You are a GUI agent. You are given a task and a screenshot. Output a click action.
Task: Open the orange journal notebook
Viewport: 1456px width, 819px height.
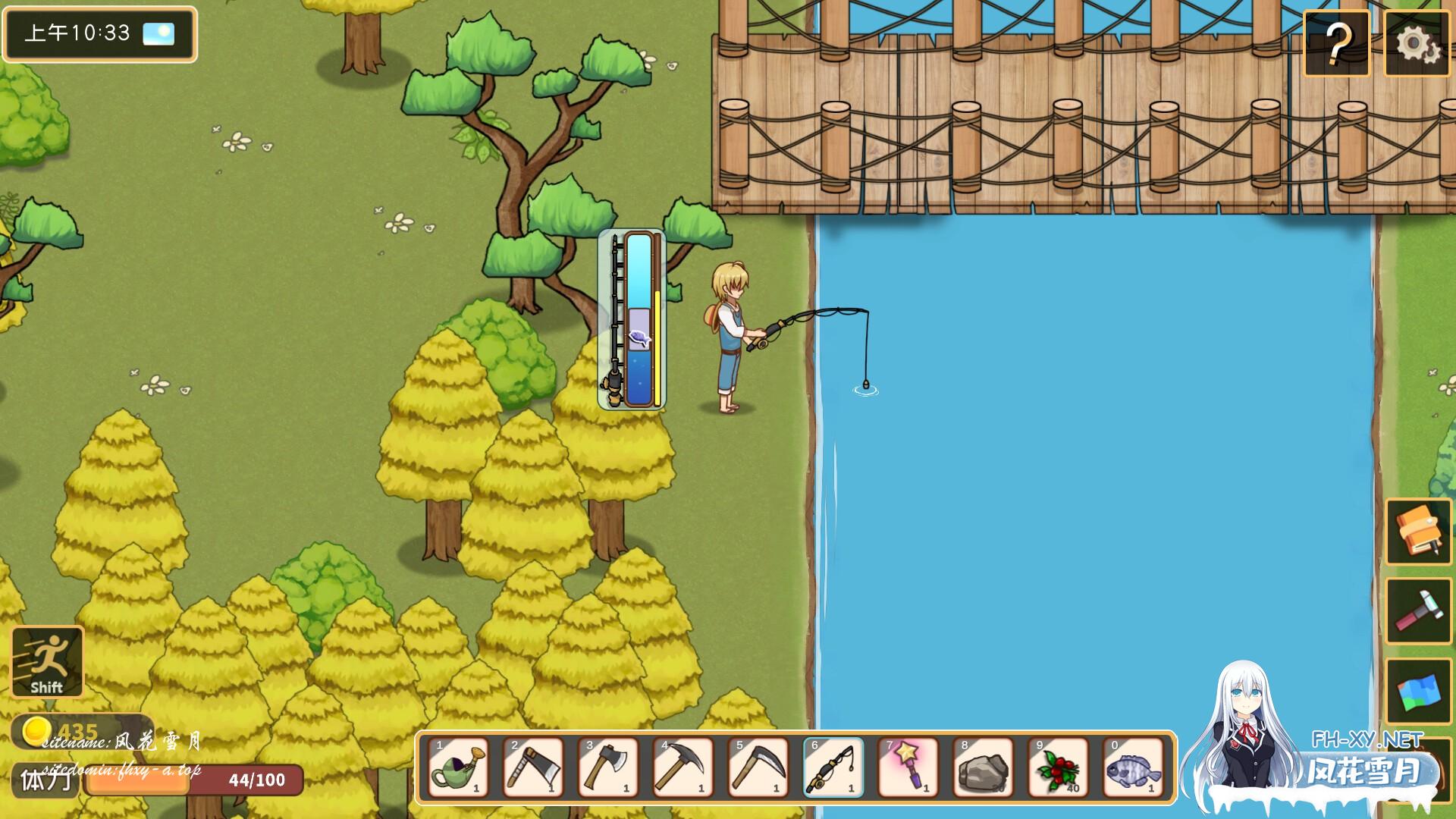click(1418, 531)
